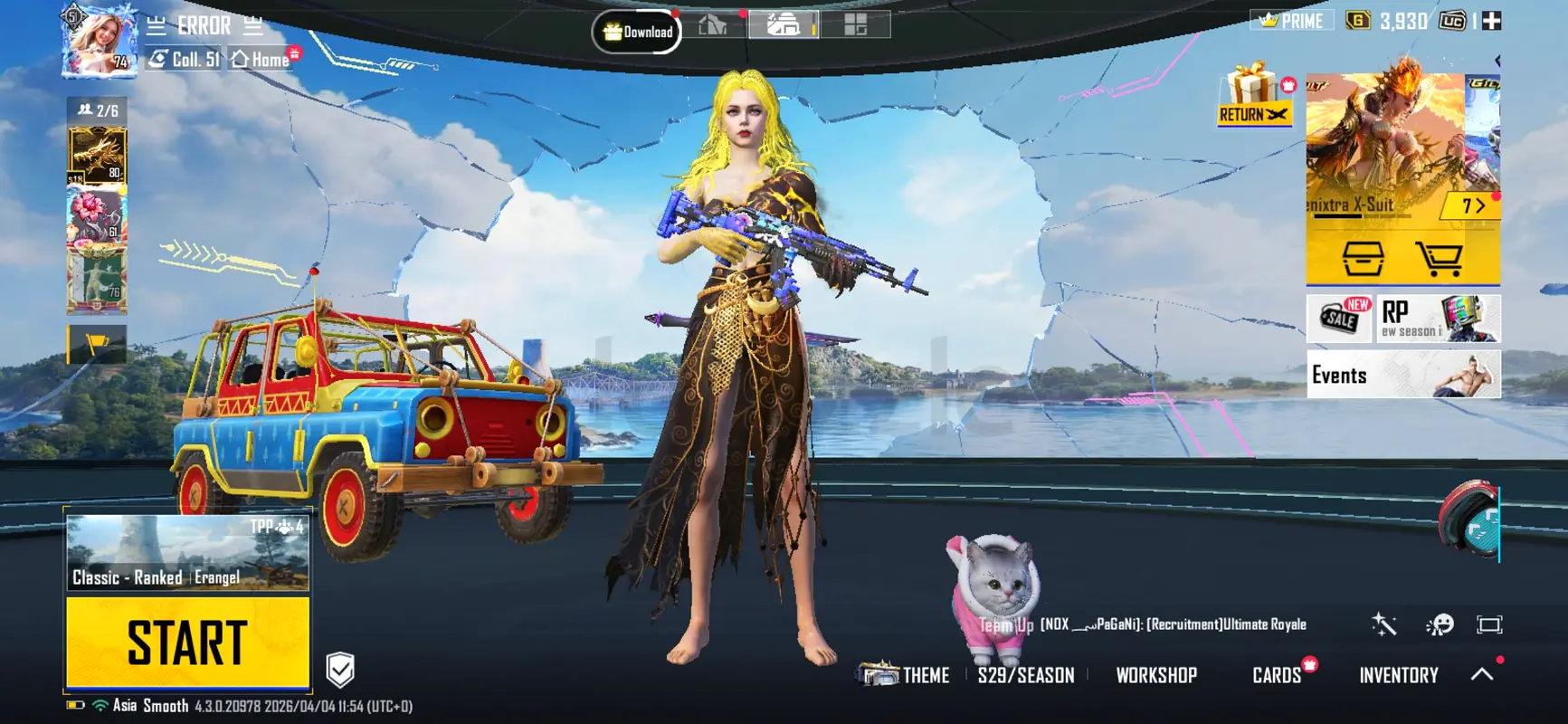The width and height of the screenshot is (1568, 724).
Task: Visit Home from the top bar
Action: (261, 60)
